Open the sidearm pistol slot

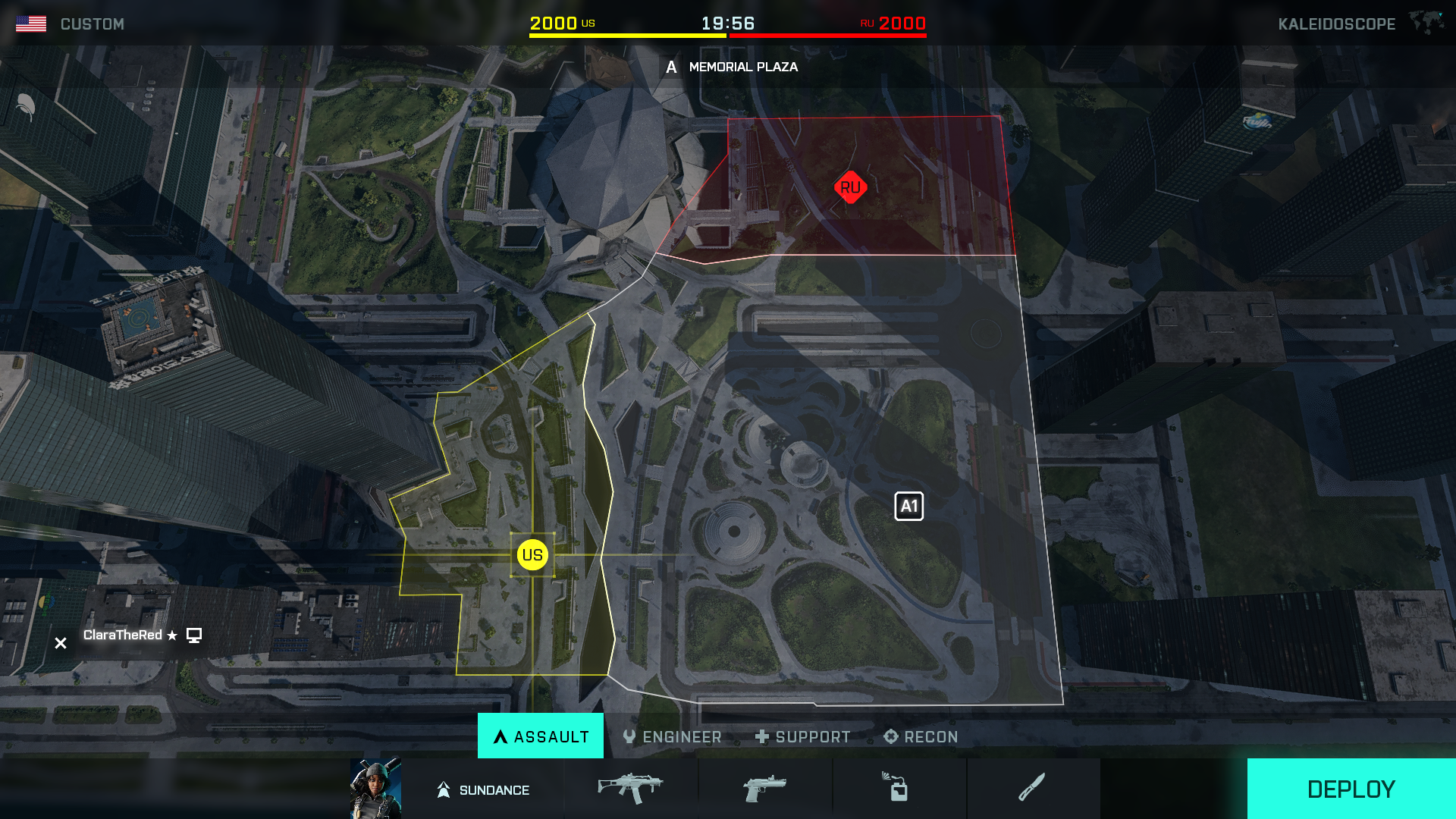click(x=766, y=789)
